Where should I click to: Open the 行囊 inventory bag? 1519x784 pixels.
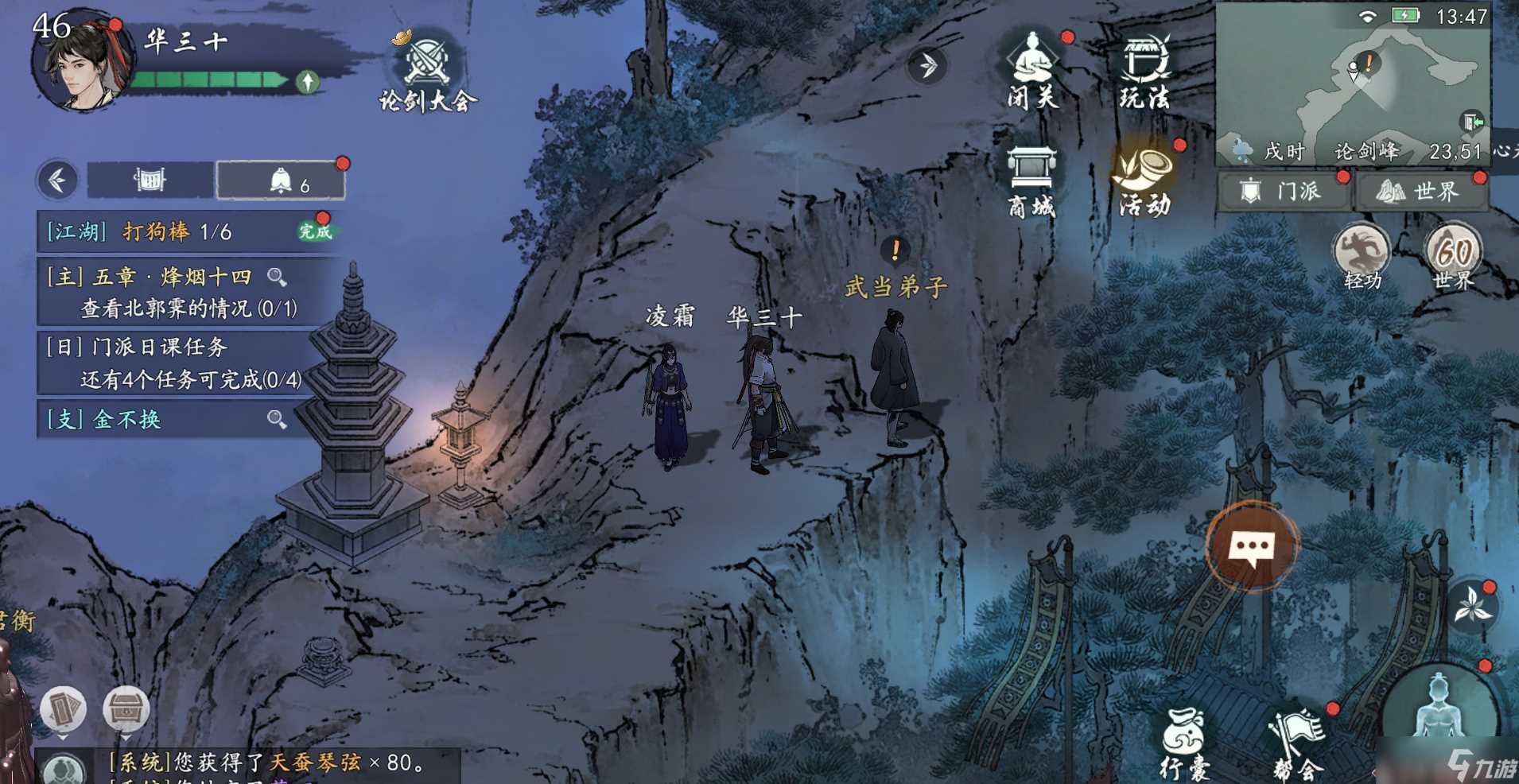(x=1184, y=743)
